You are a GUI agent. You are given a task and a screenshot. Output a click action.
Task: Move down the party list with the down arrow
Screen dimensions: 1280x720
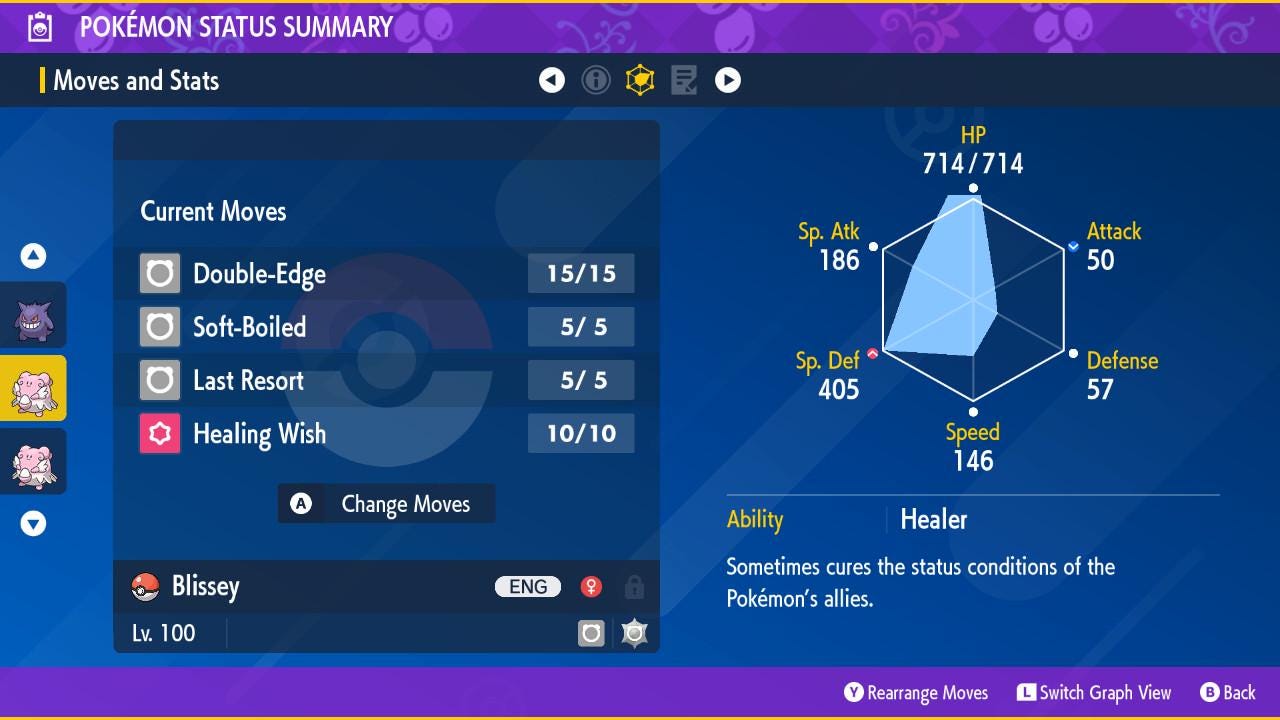(33, 523)
